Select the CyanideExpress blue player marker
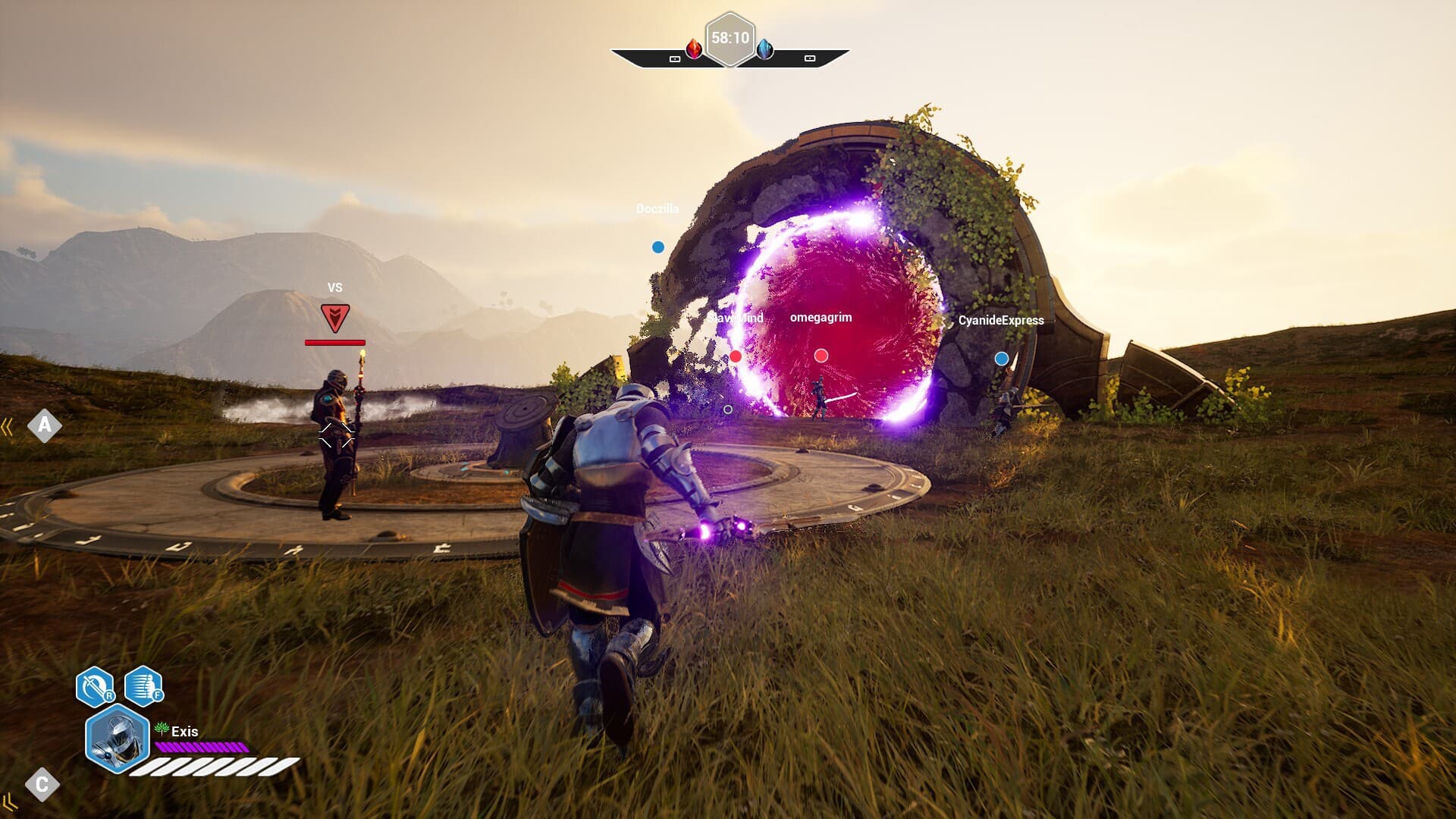This screenshot has height=819, width=1456. pyautogui.click(x=1002, y=359)
